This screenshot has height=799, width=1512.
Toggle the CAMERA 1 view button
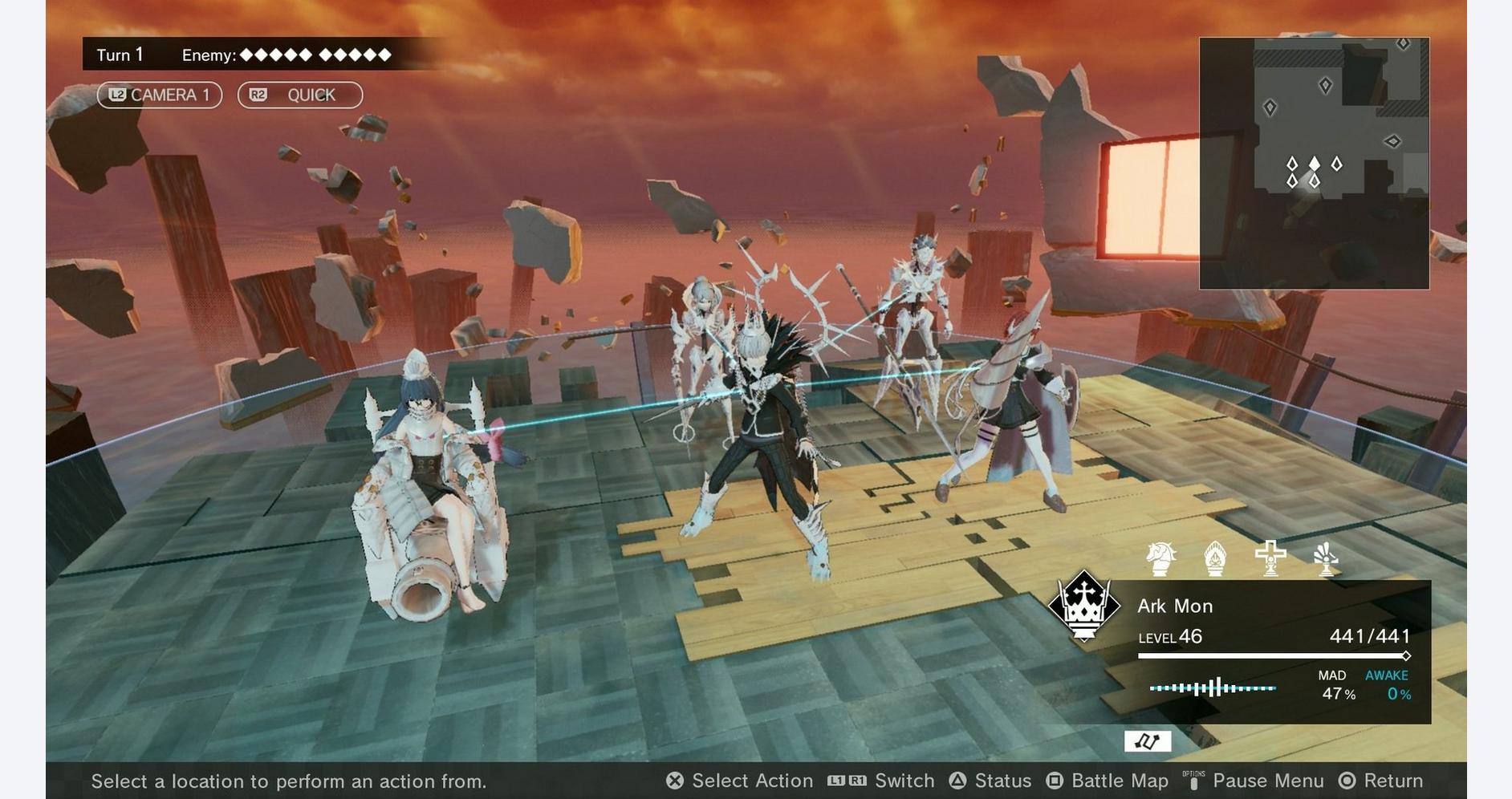[x=160, y=95]
